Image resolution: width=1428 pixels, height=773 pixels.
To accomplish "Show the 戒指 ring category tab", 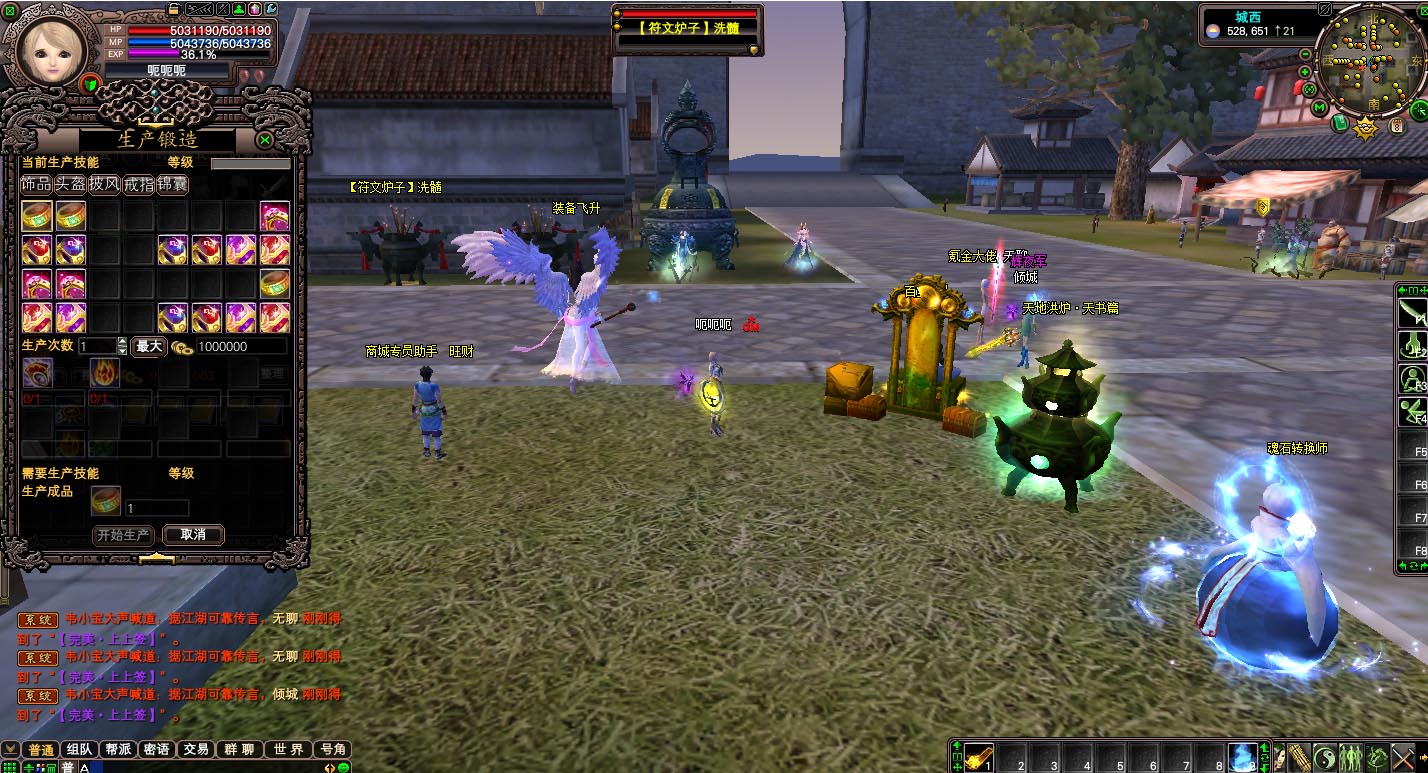I will point(138,184).
